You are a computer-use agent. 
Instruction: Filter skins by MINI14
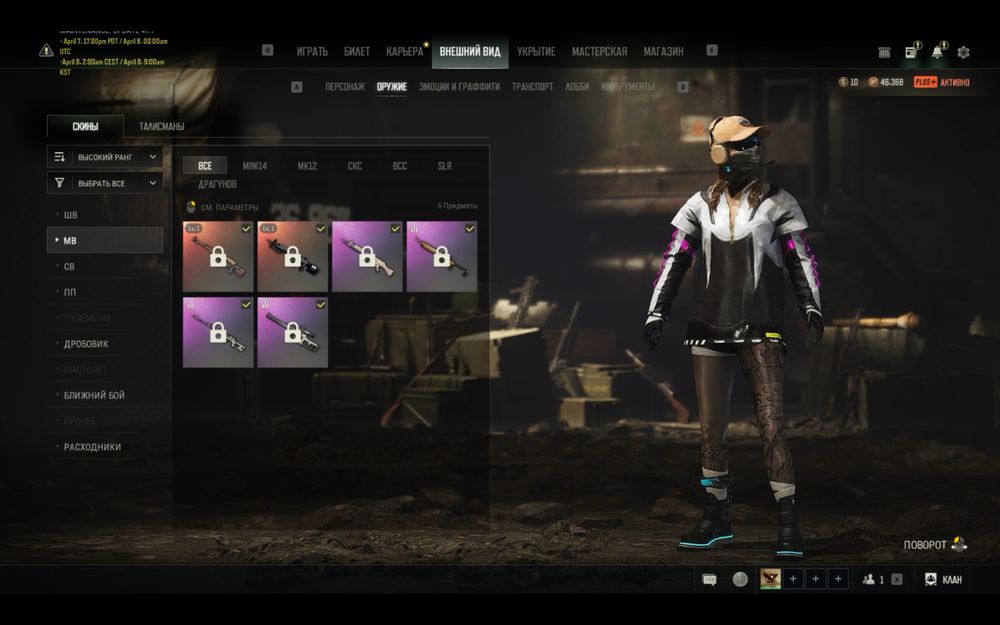pyautogui.click(x=255, y=166)
